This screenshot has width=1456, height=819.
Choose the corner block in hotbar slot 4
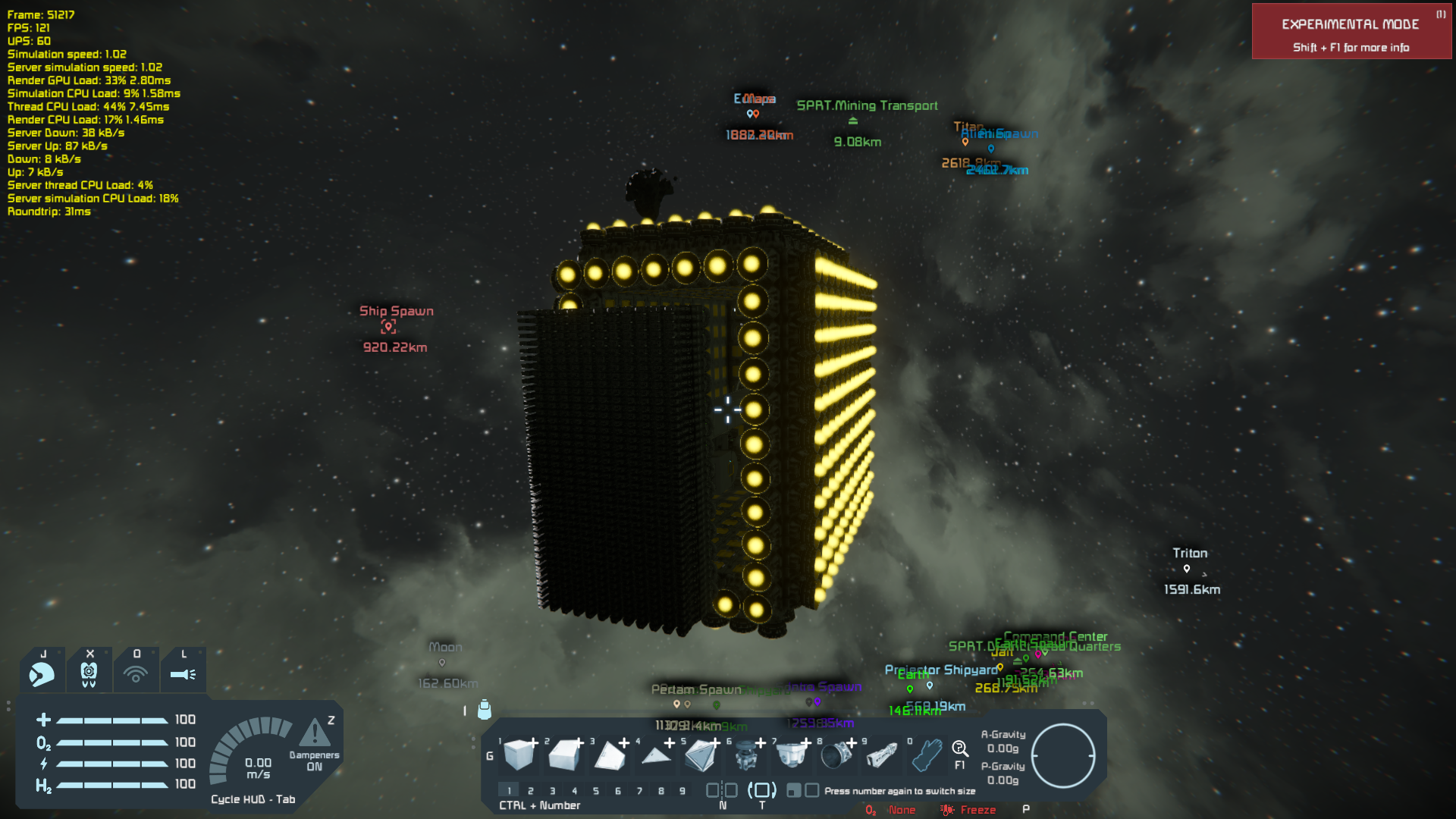pos(655,755)
